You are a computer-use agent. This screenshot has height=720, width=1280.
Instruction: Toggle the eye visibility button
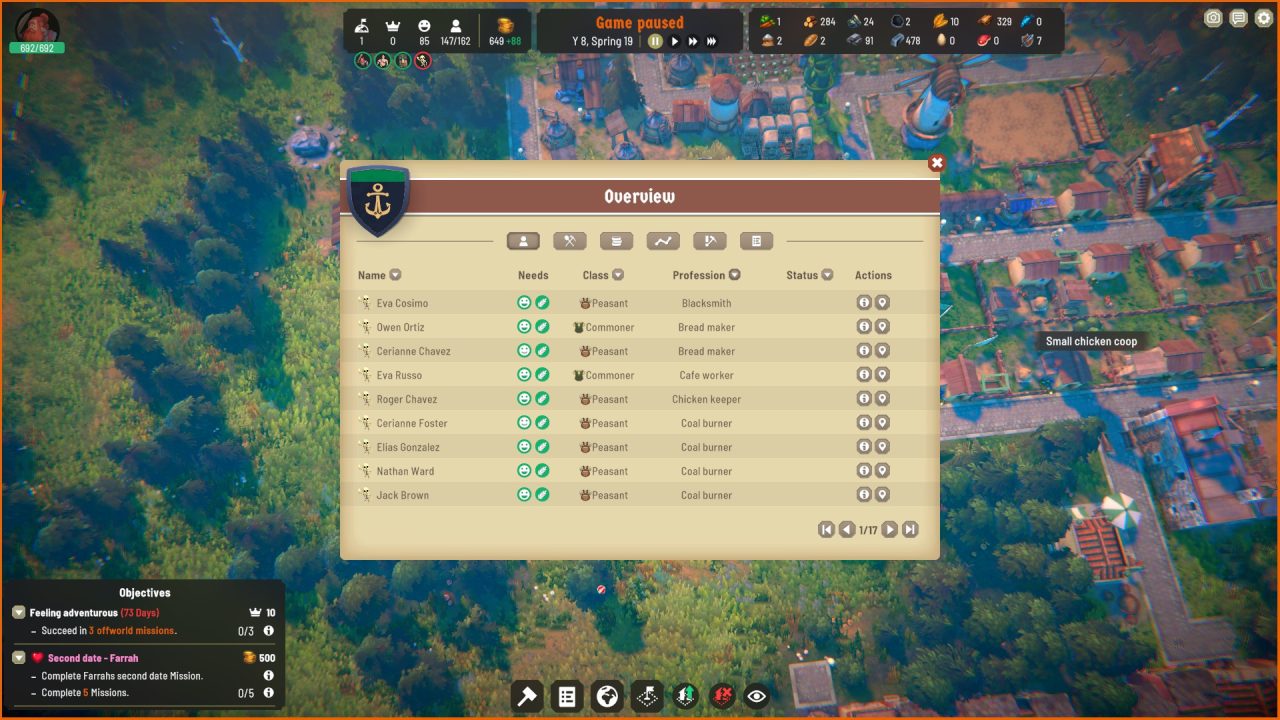[x=757, y=696]
